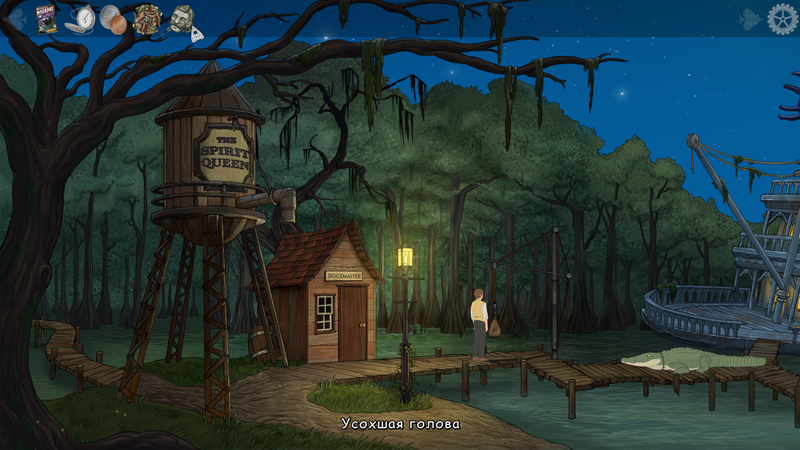Choose the two coins inventory item

pyautogui.click(x=113, y=18)
